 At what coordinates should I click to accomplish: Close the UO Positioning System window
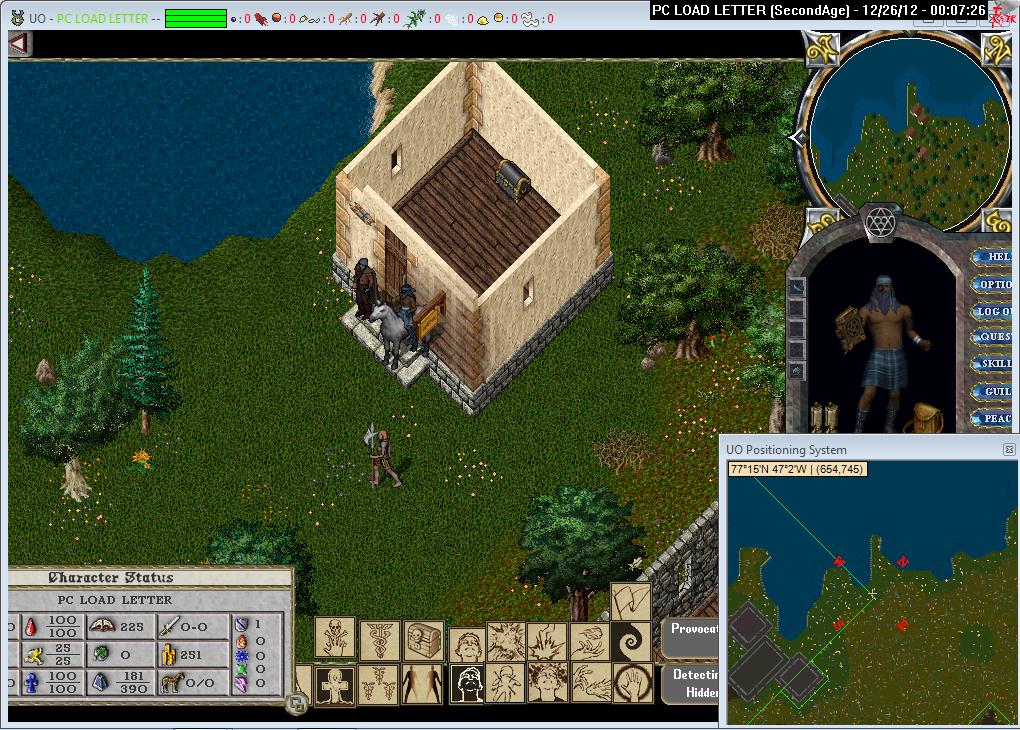click(1009, 450)
